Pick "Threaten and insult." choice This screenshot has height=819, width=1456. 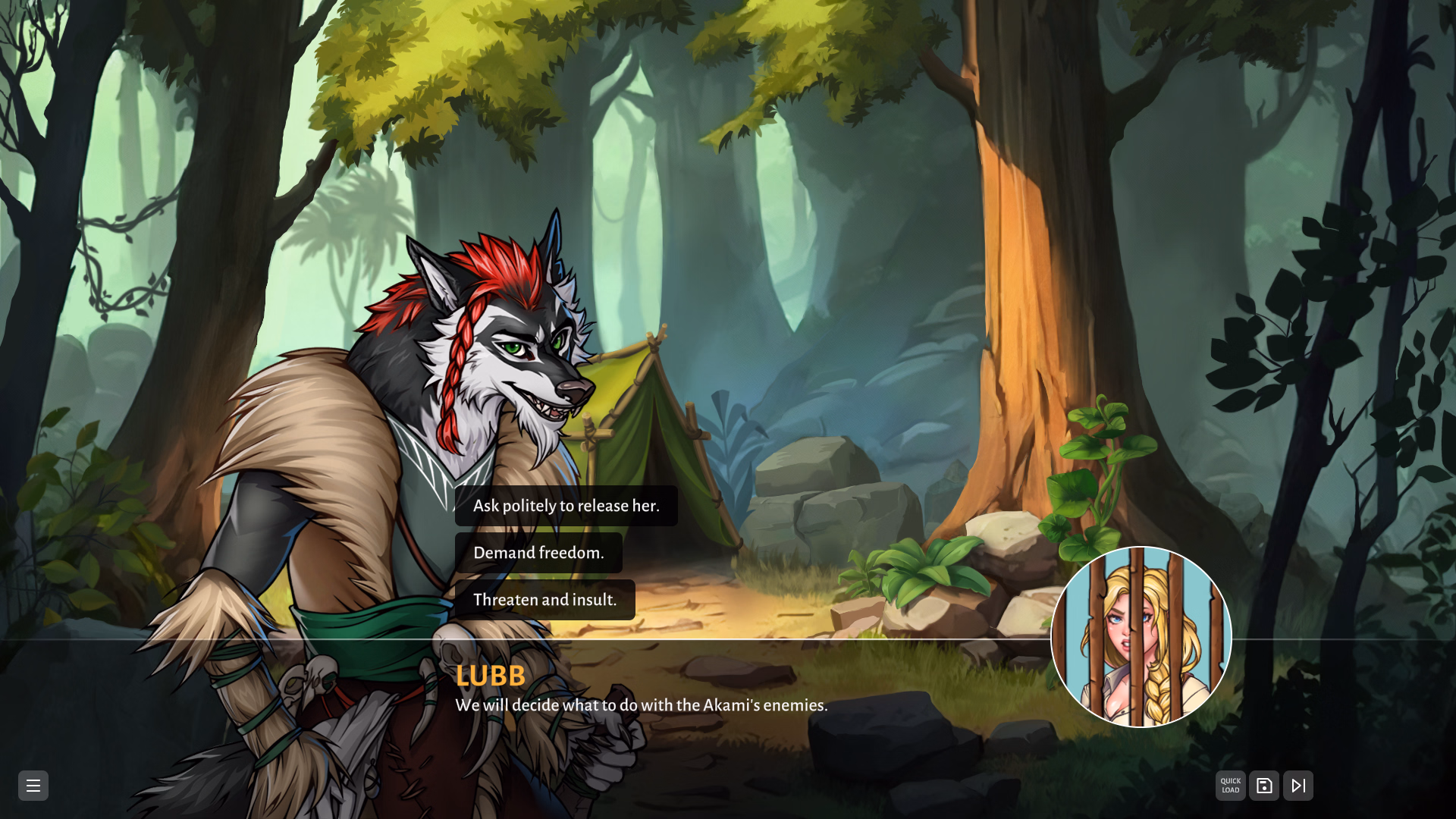point(544,600)
